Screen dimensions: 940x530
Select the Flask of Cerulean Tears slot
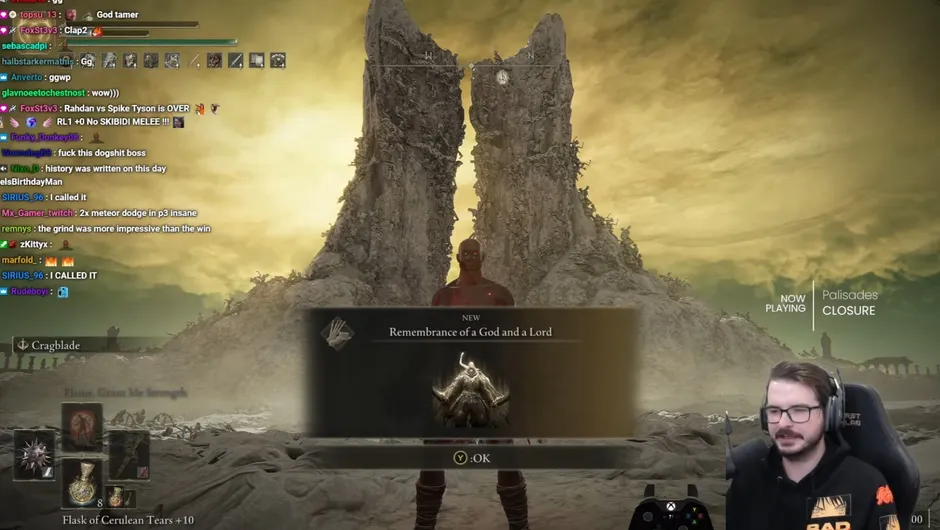pos(84,483)
